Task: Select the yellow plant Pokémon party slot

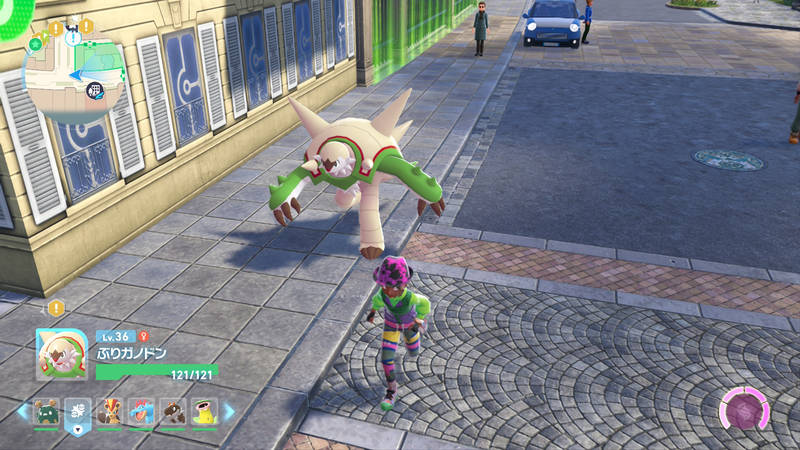Action: tap(204, 411)
